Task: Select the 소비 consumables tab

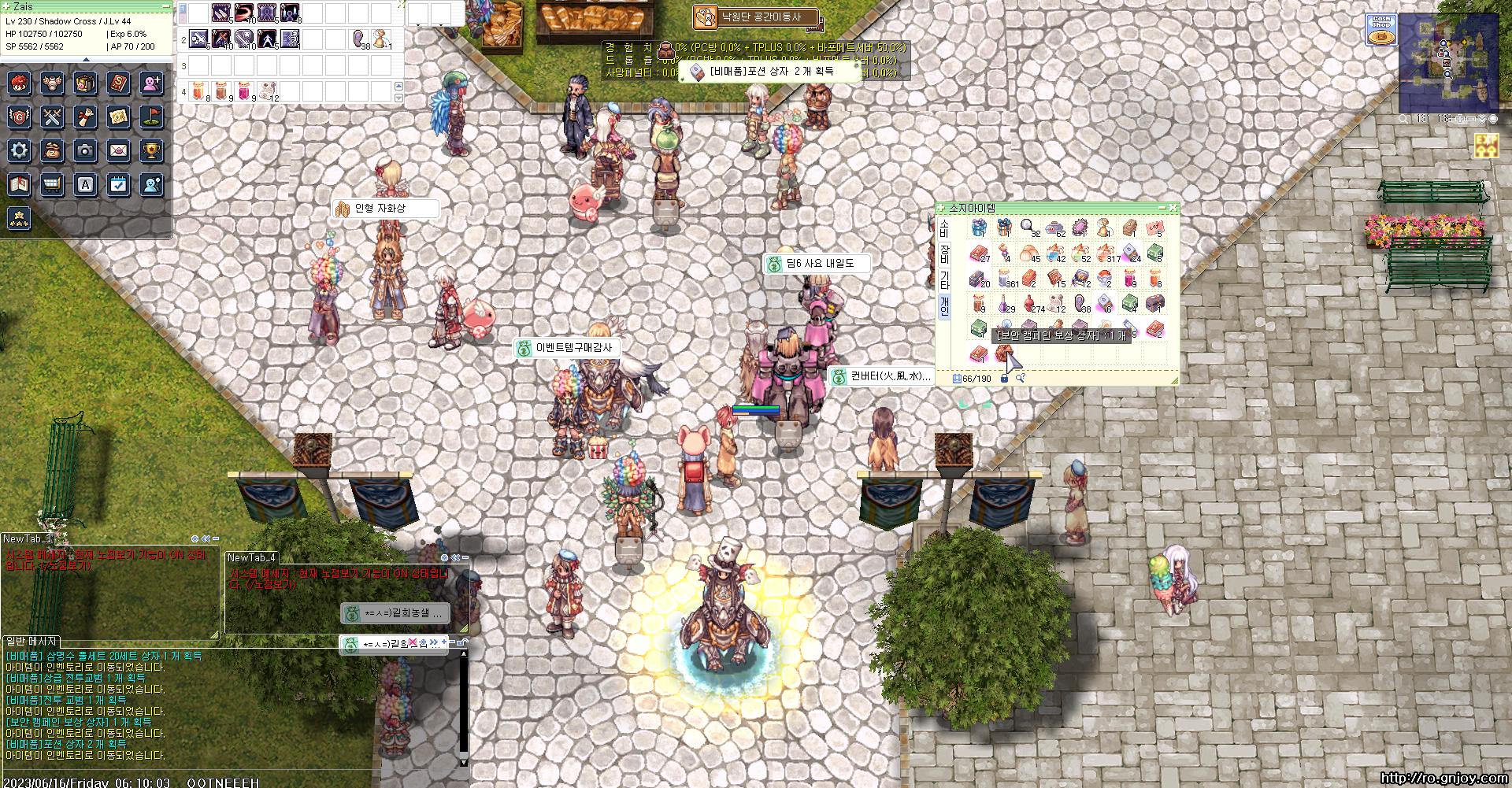Action: pyautogui.click(x=944, y=228)
